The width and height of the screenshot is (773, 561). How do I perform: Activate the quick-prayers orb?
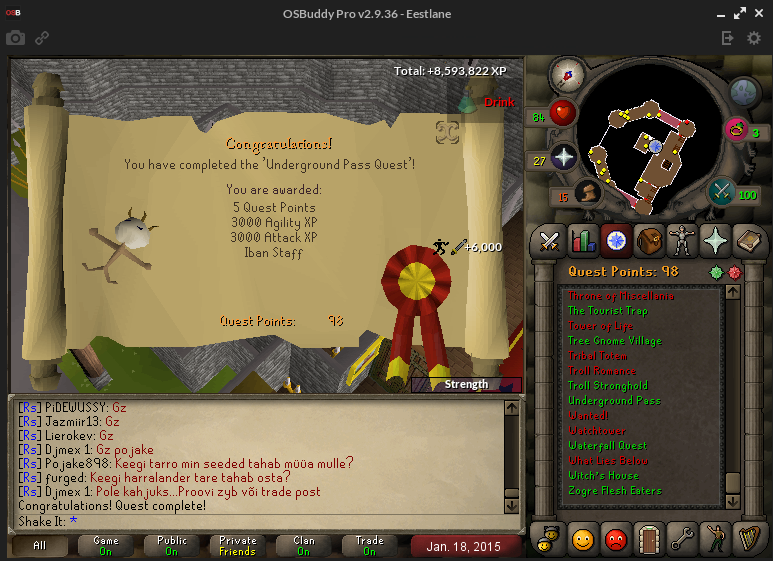(565, 158)
